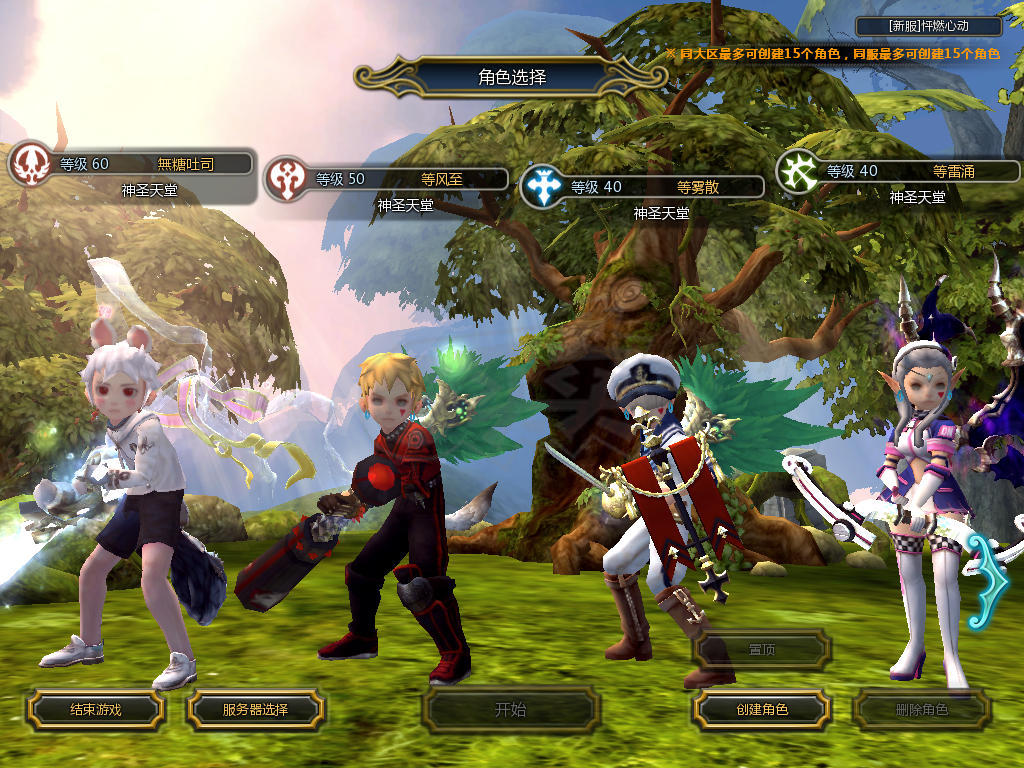Viewport: 1024px width, 768px height.
Task: Start the game with 开始 button
Action: coord(510,710)
